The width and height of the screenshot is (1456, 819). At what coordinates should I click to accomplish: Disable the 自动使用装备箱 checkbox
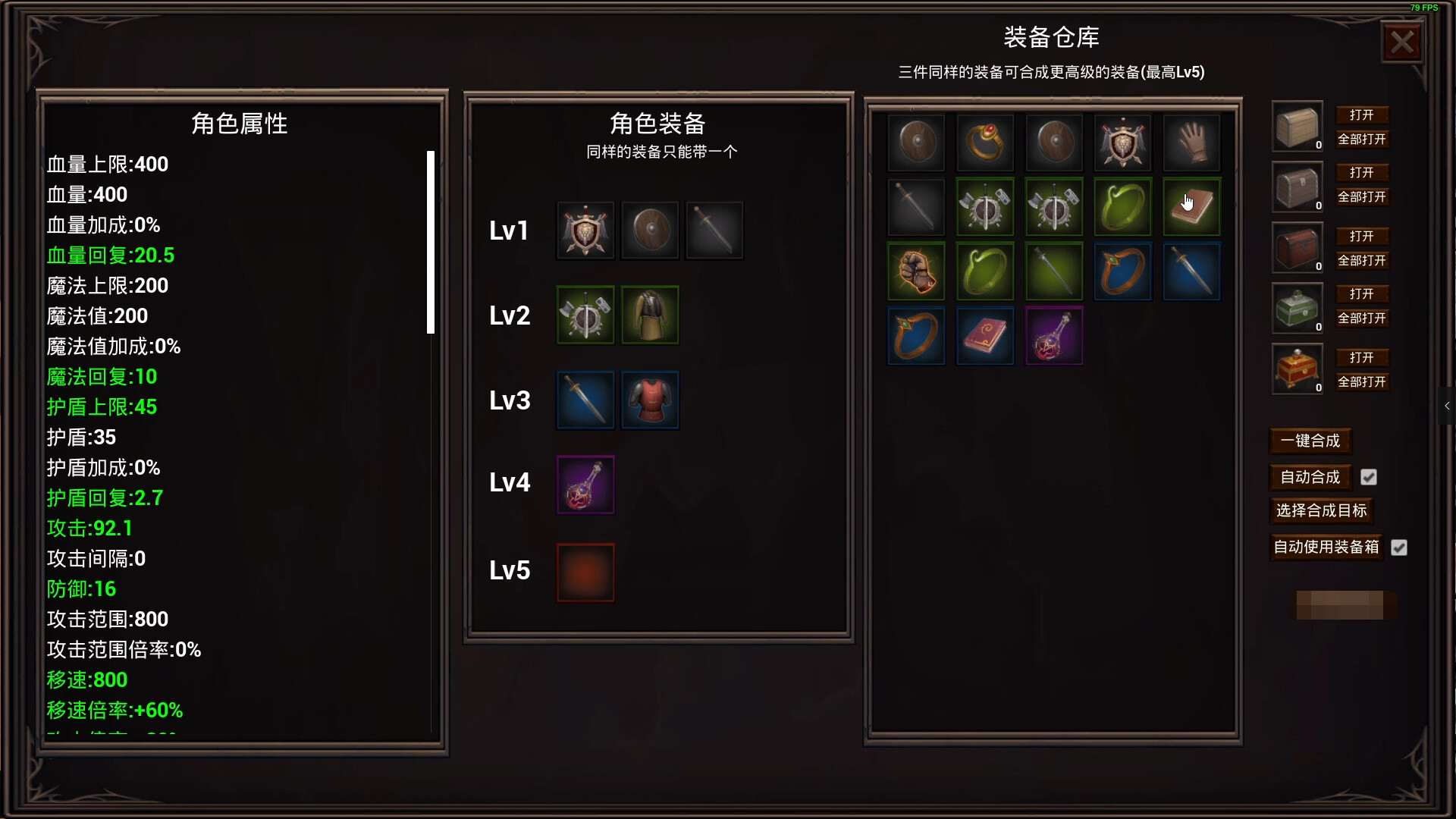[1400, 548]
